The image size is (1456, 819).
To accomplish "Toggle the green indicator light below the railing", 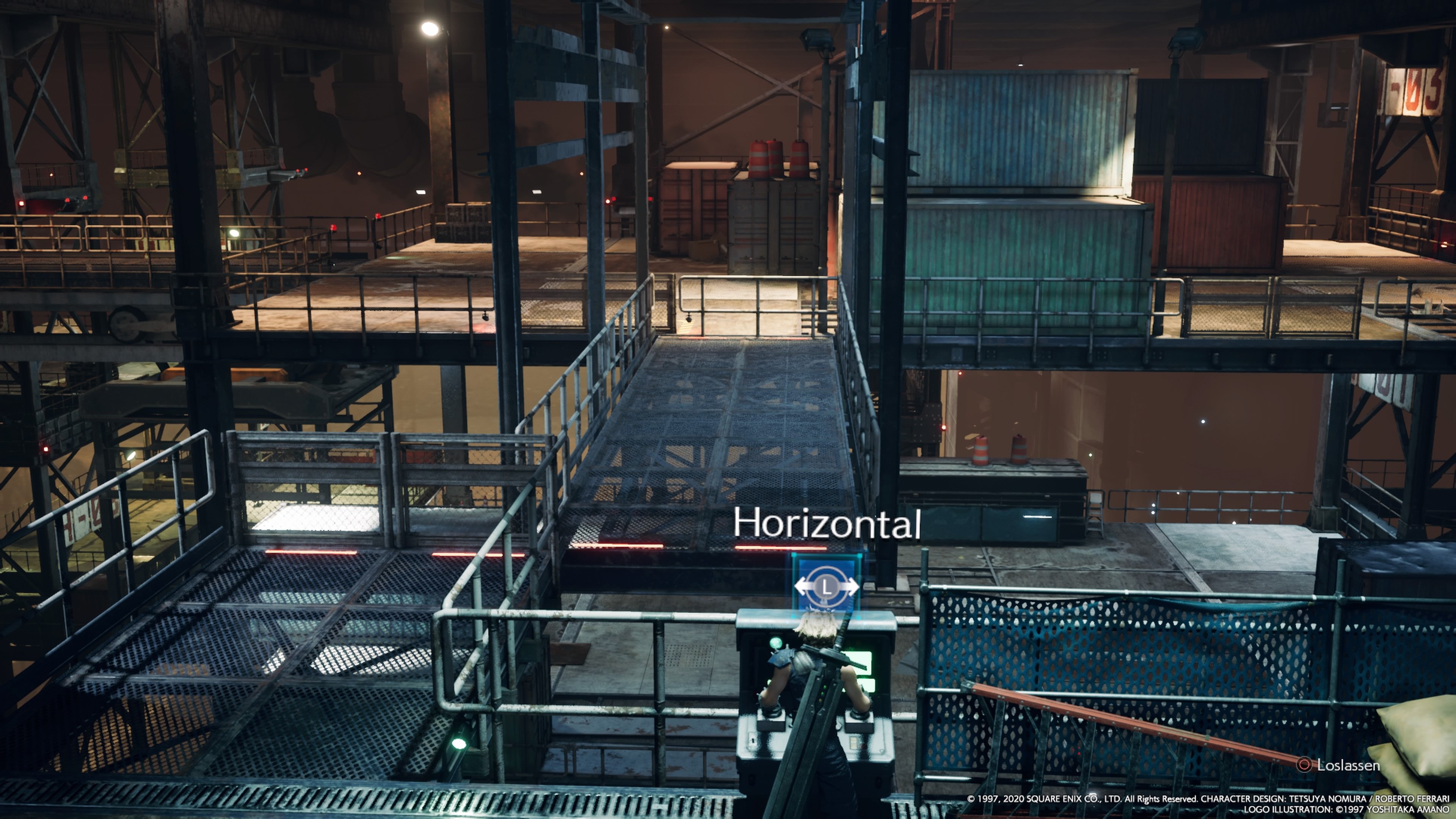I will 459,744.
